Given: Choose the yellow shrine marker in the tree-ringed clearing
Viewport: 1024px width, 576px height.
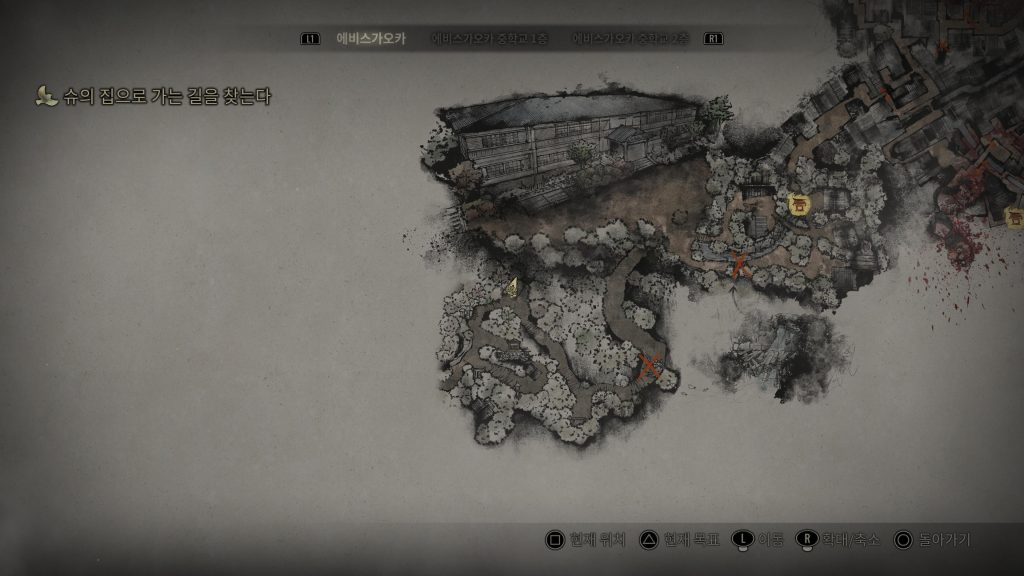Looking at the screenshot, I should pyautogui.click(x=799, y=205).
